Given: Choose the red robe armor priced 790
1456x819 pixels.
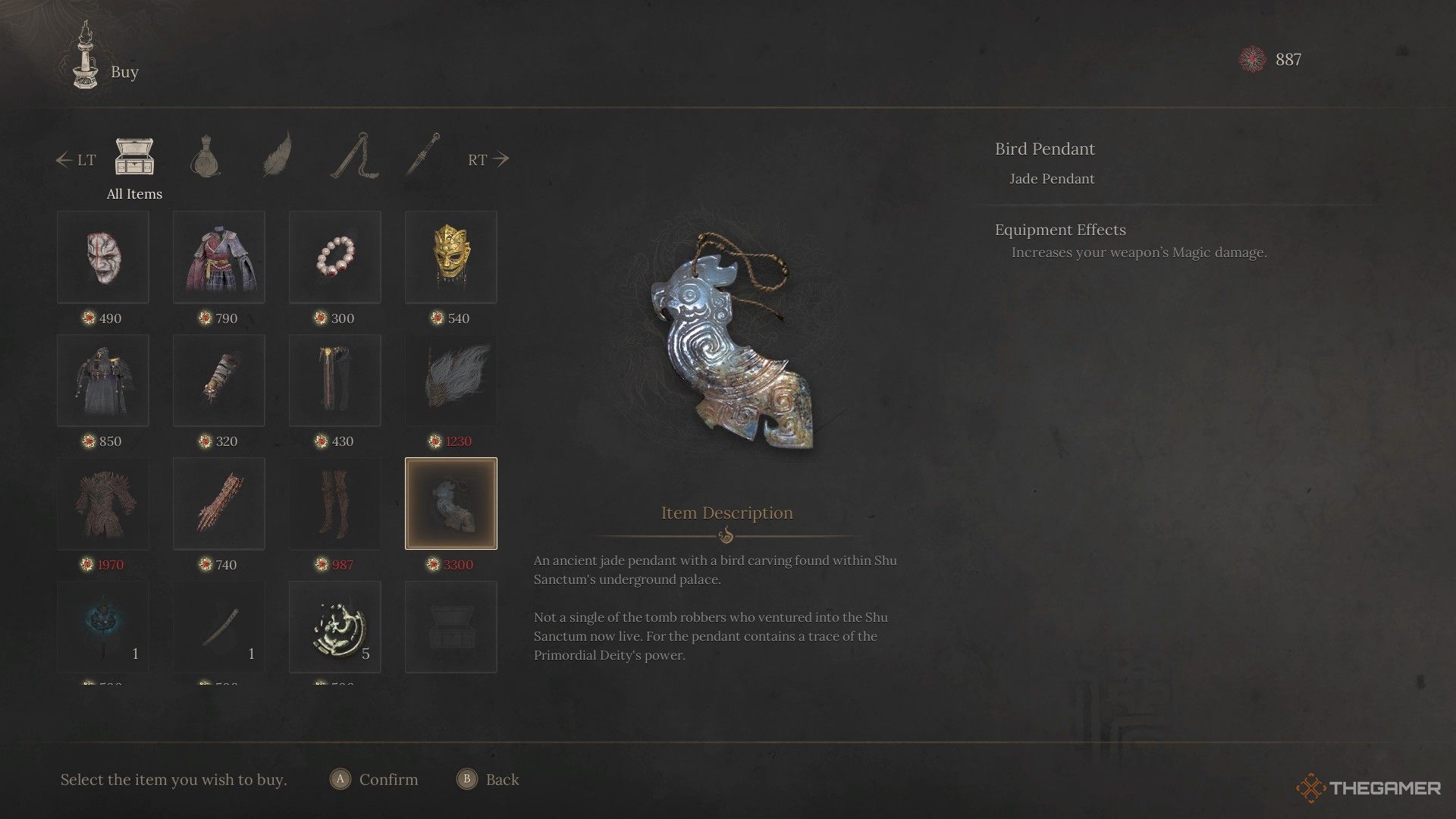Looking at the screenshot, I should (x=219, y=257).
